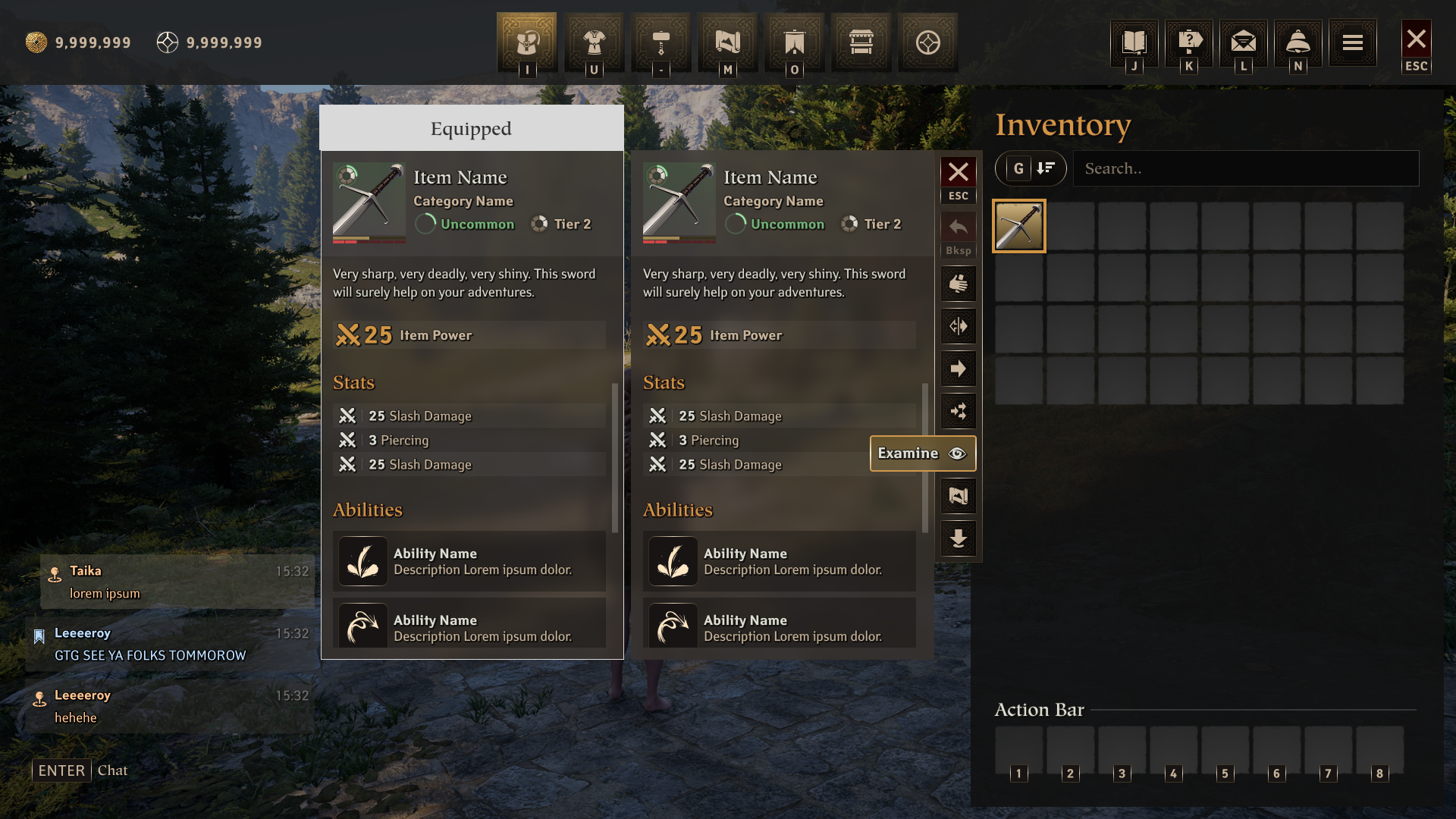
Task: Open the mail envelope icon
Action: coord(1244,42)
